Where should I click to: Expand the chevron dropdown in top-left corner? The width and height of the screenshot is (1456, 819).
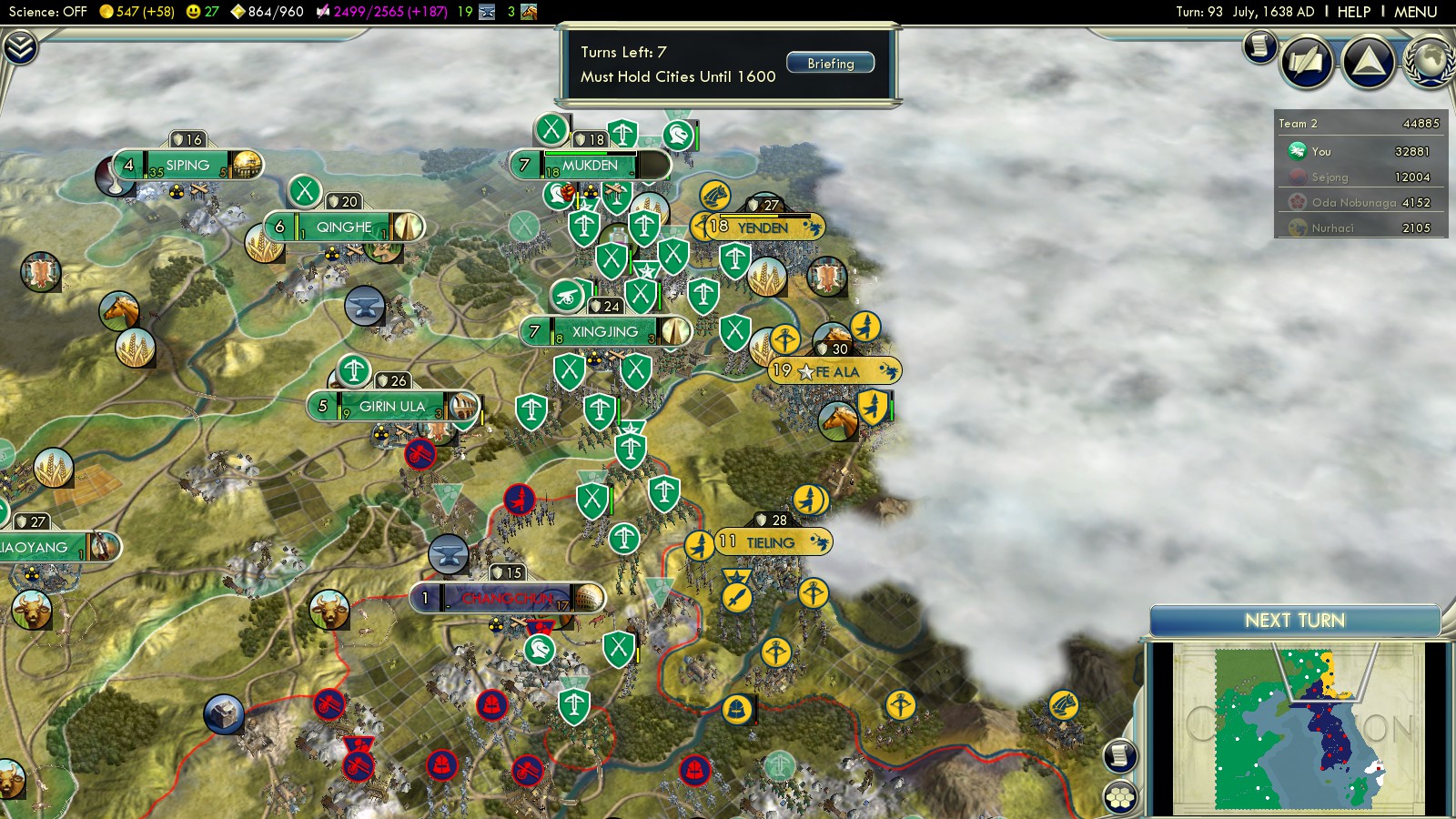click(19, 47)
